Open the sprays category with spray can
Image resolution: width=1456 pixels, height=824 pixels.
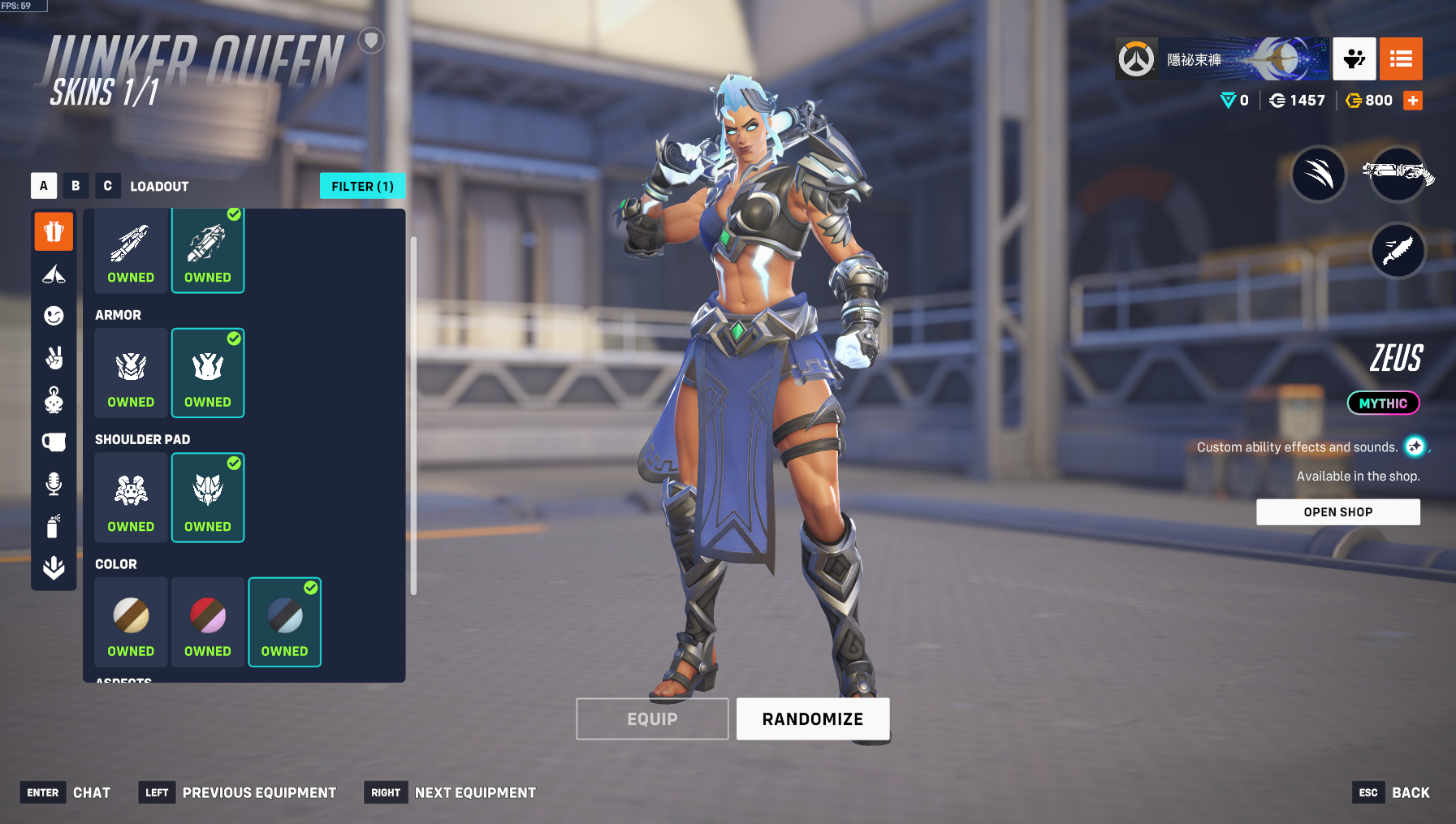pyautogui.click(x=54, y=526)
